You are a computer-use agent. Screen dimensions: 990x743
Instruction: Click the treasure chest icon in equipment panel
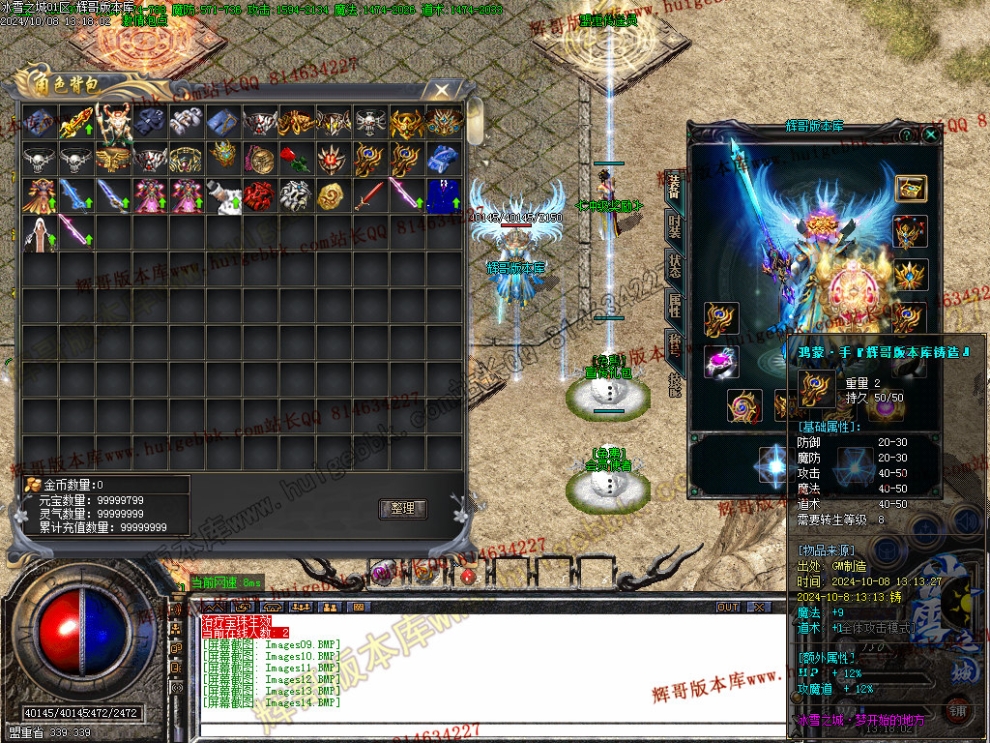point(910,188)
